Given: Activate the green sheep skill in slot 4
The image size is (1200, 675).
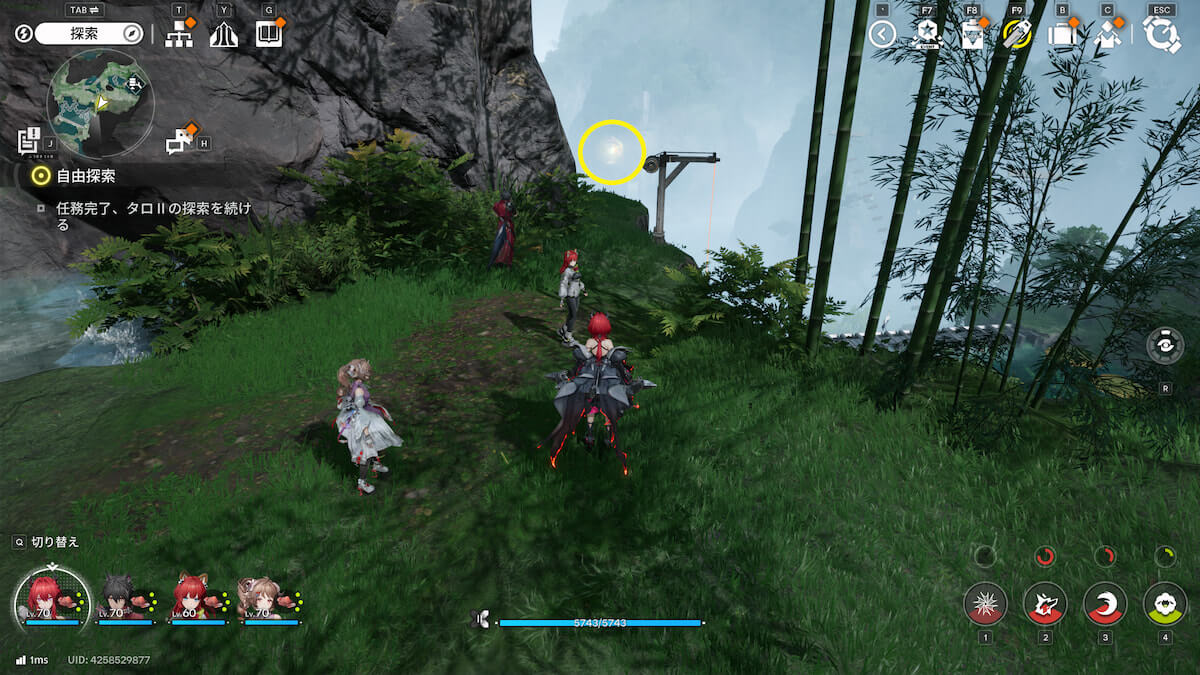Looking at the screenshot, I should pyautogui.click(x=1164, y=604).
